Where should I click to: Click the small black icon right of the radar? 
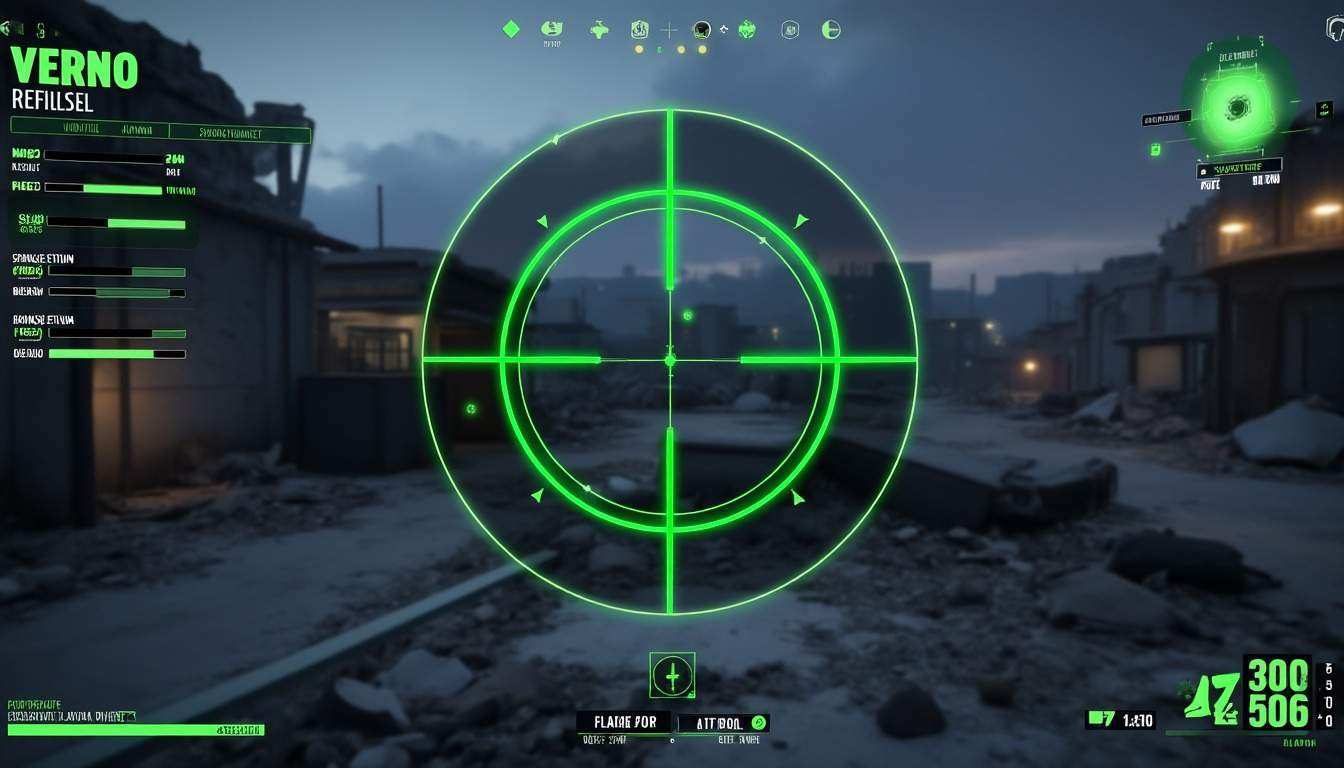coord(1324,107)
